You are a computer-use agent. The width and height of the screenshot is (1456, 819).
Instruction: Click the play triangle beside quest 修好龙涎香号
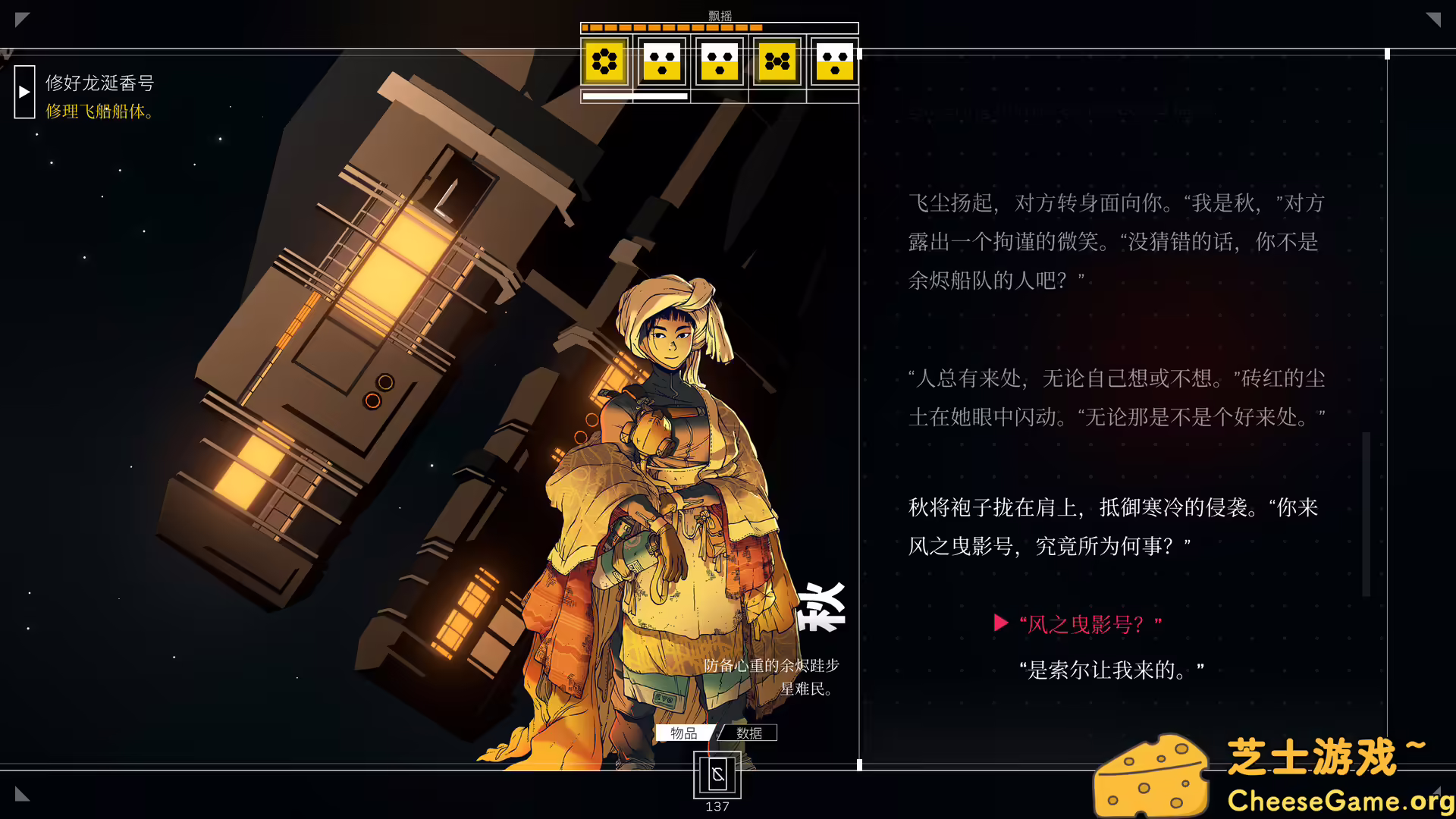[24, 93]
